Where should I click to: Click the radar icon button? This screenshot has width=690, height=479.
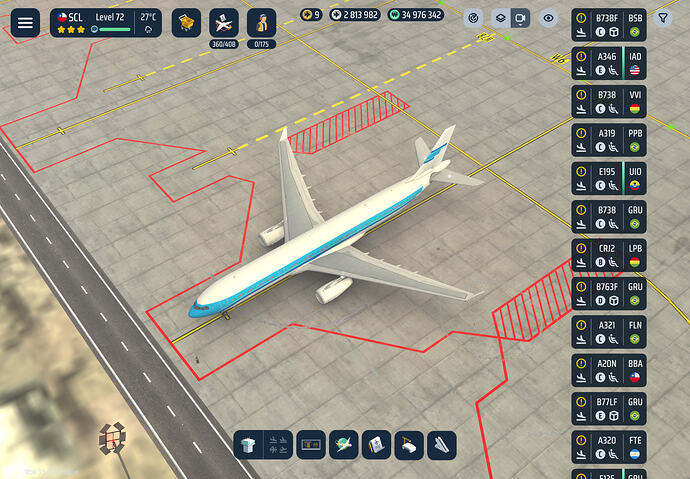[x=473, y=18]
